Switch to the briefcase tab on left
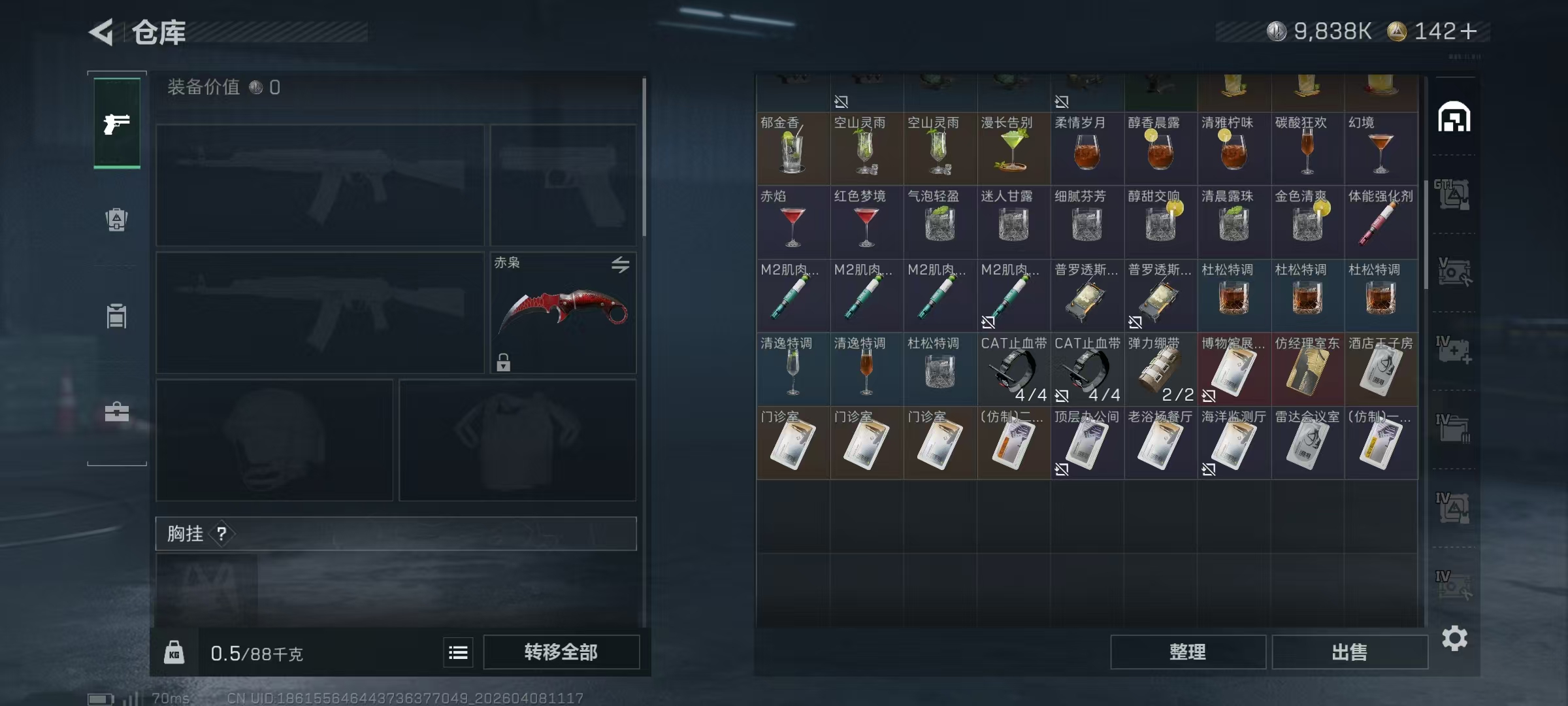 coord(117,412)
